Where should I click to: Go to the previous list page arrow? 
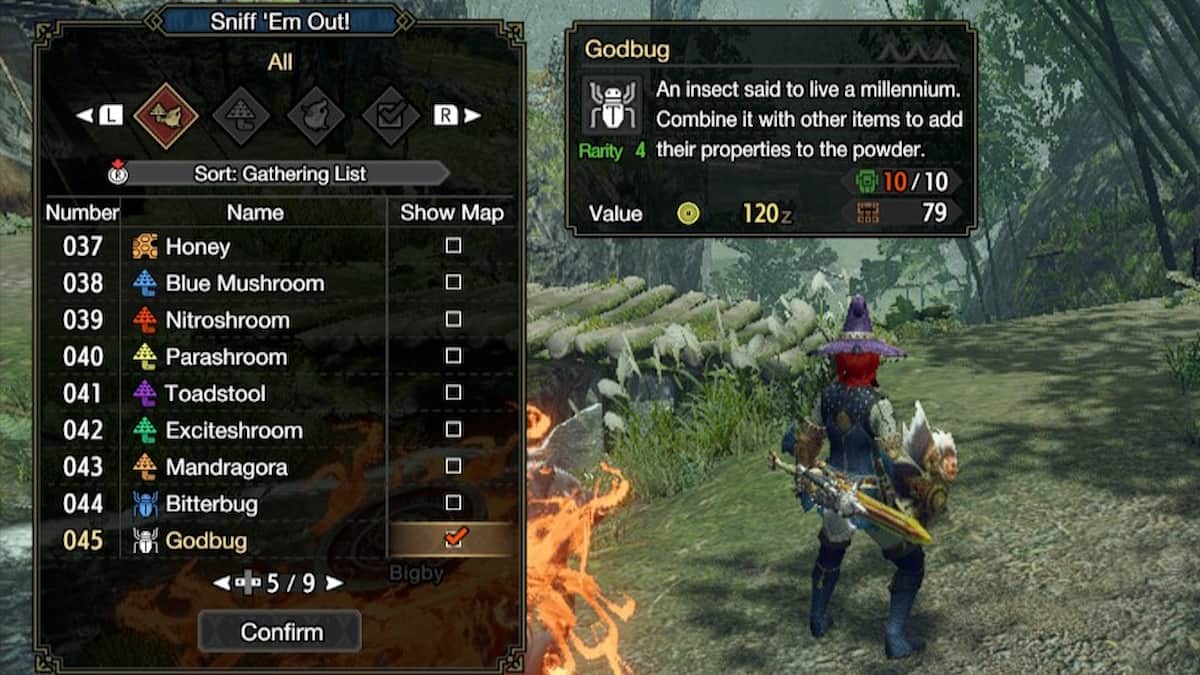pyautogui.click(x=222, y=583)
